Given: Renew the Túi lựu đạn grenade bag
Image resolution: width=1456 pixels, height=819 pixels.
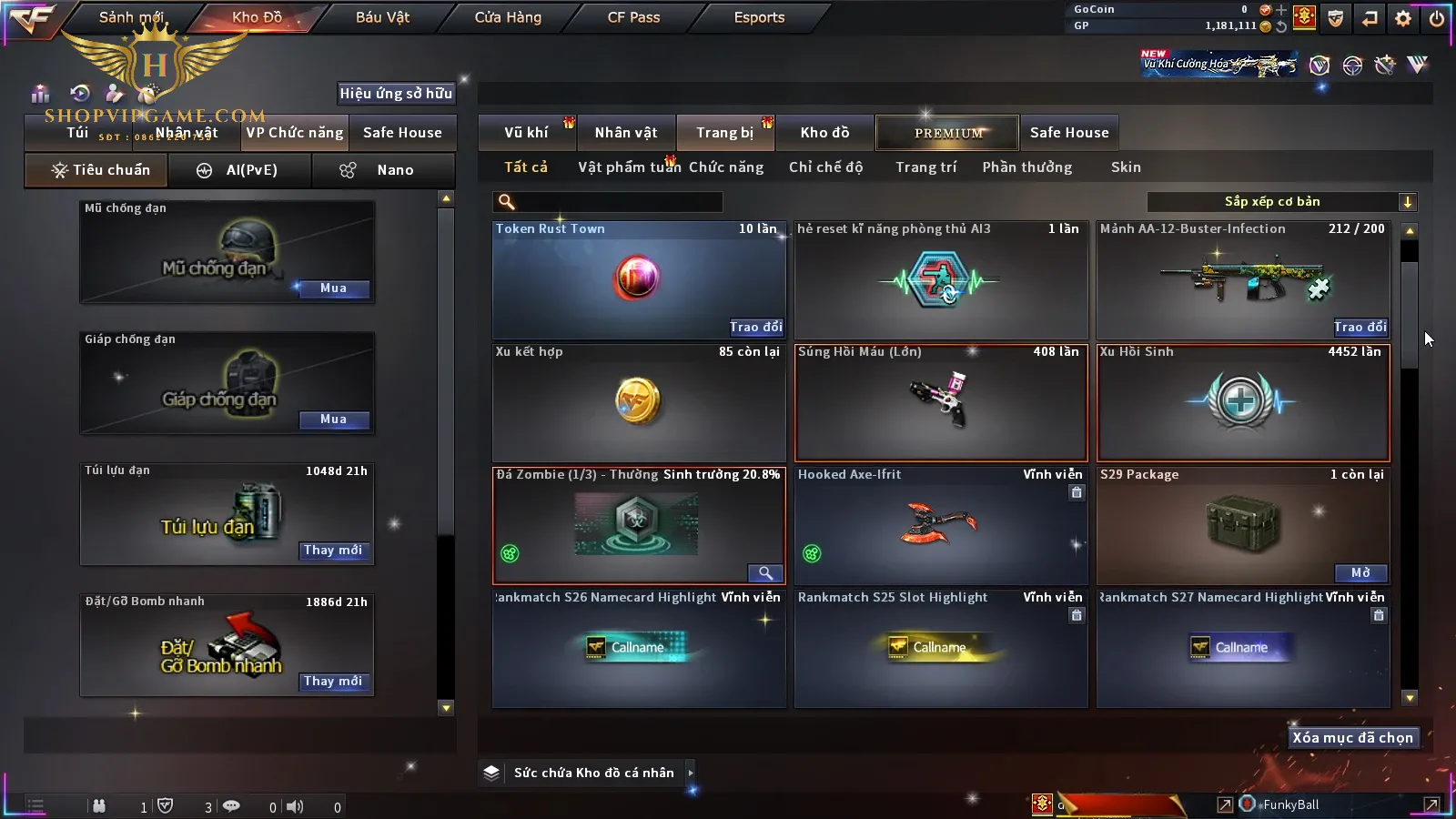Looking at the screenshot, I should 333,551.
